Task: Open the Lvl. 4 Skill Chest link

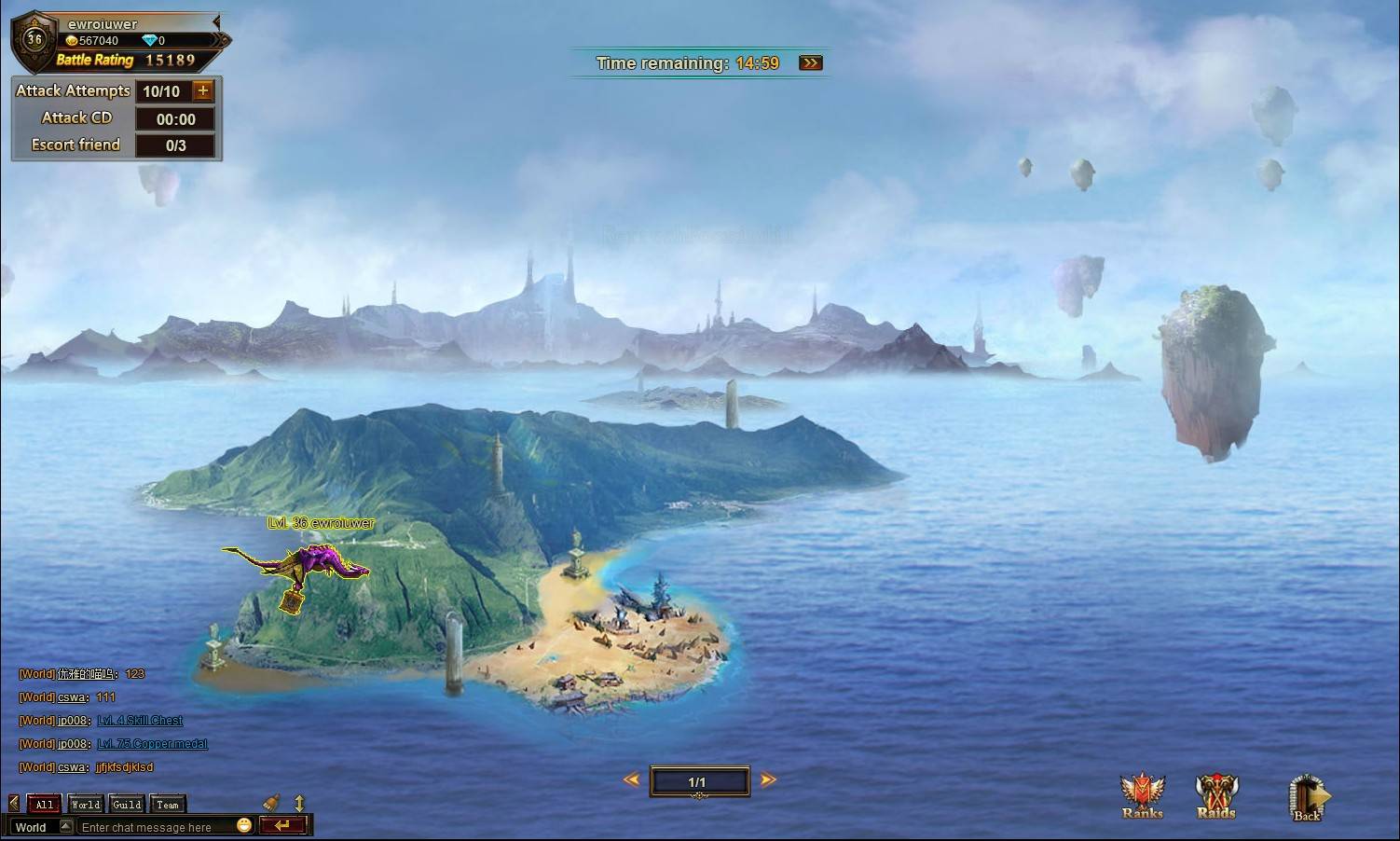Action: click(140, 721)
